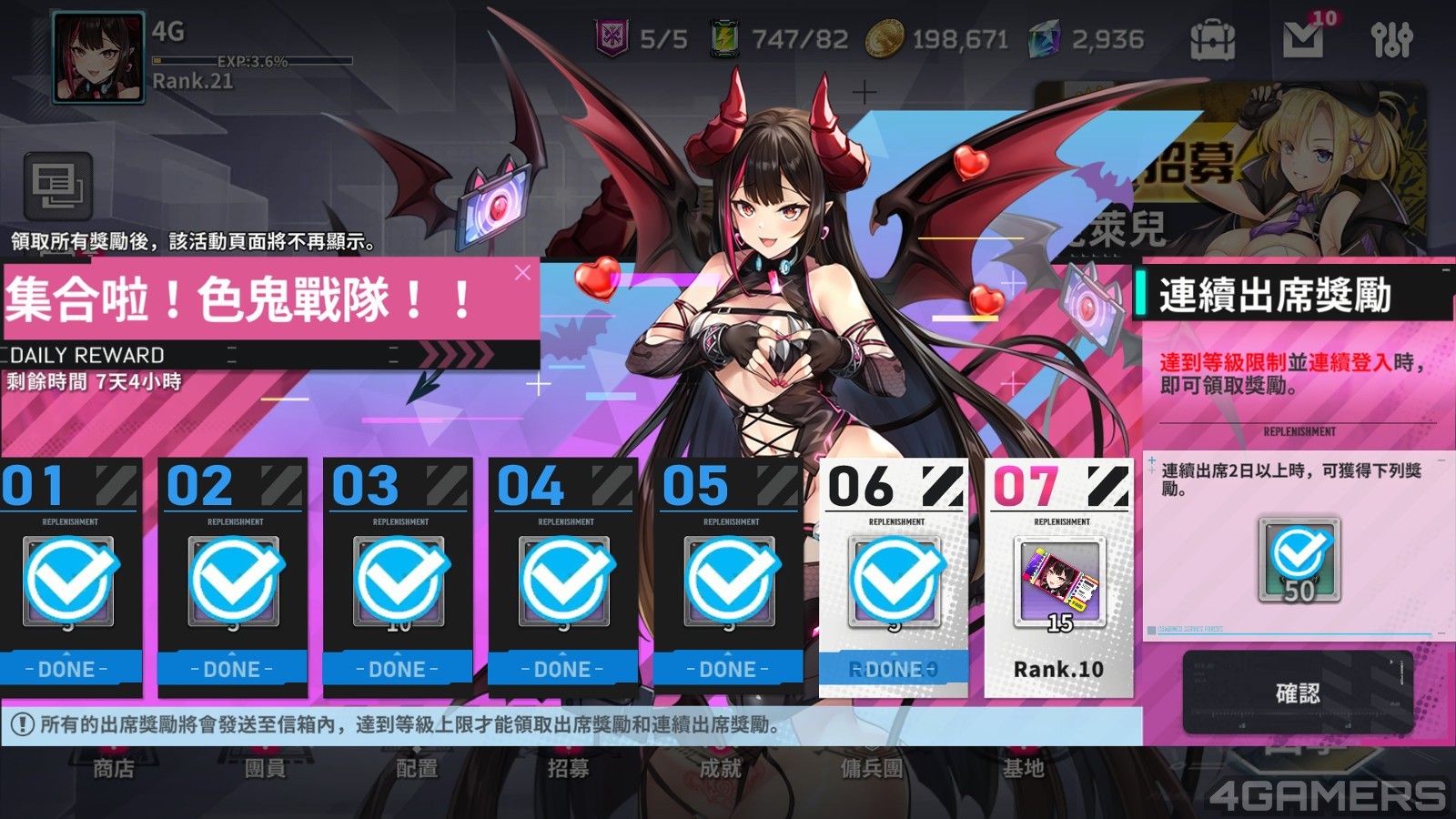
Task: Select the day 06 reward card
Action: 894,579
